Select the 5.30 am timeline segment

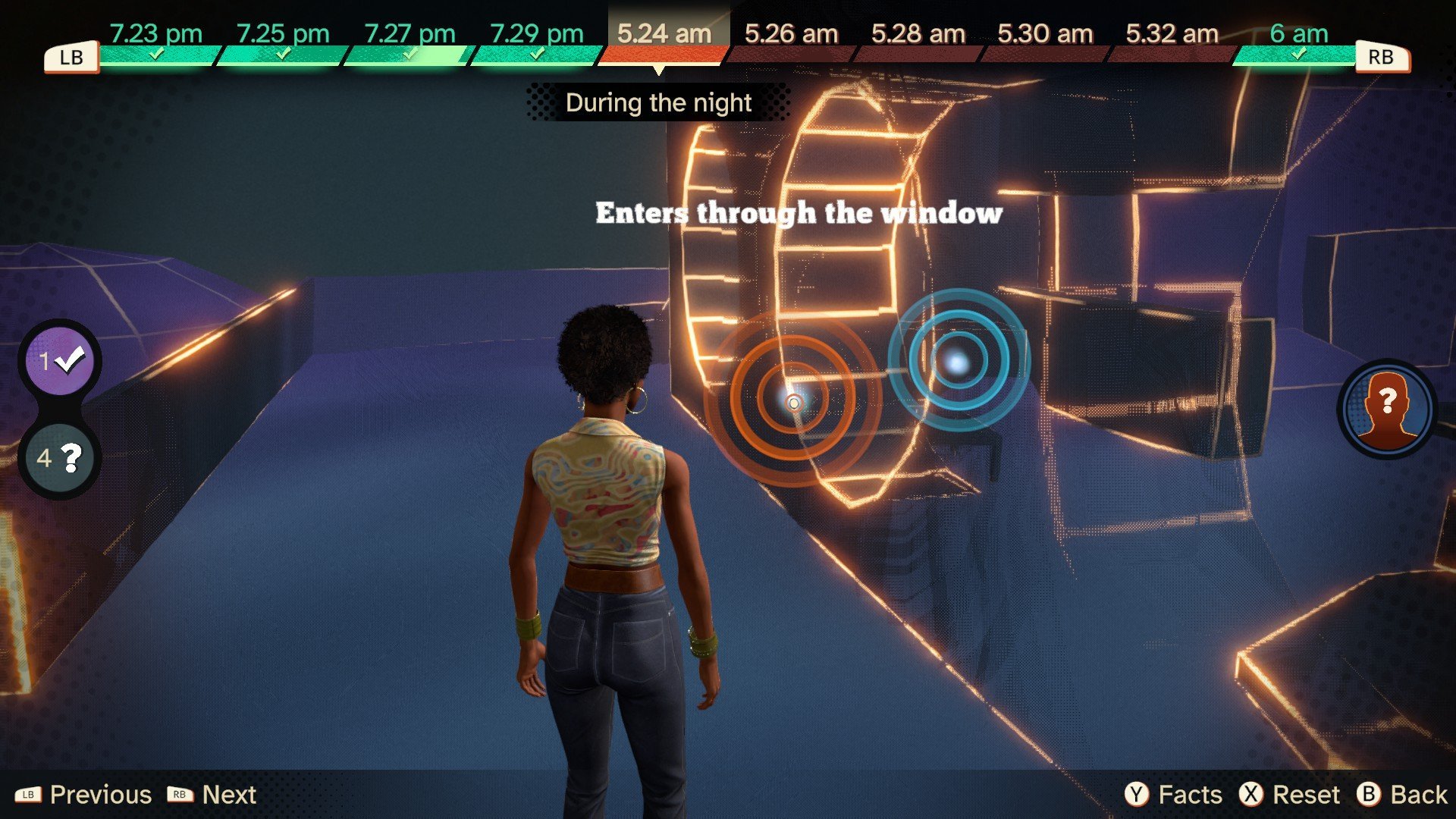coord(1045,42)
